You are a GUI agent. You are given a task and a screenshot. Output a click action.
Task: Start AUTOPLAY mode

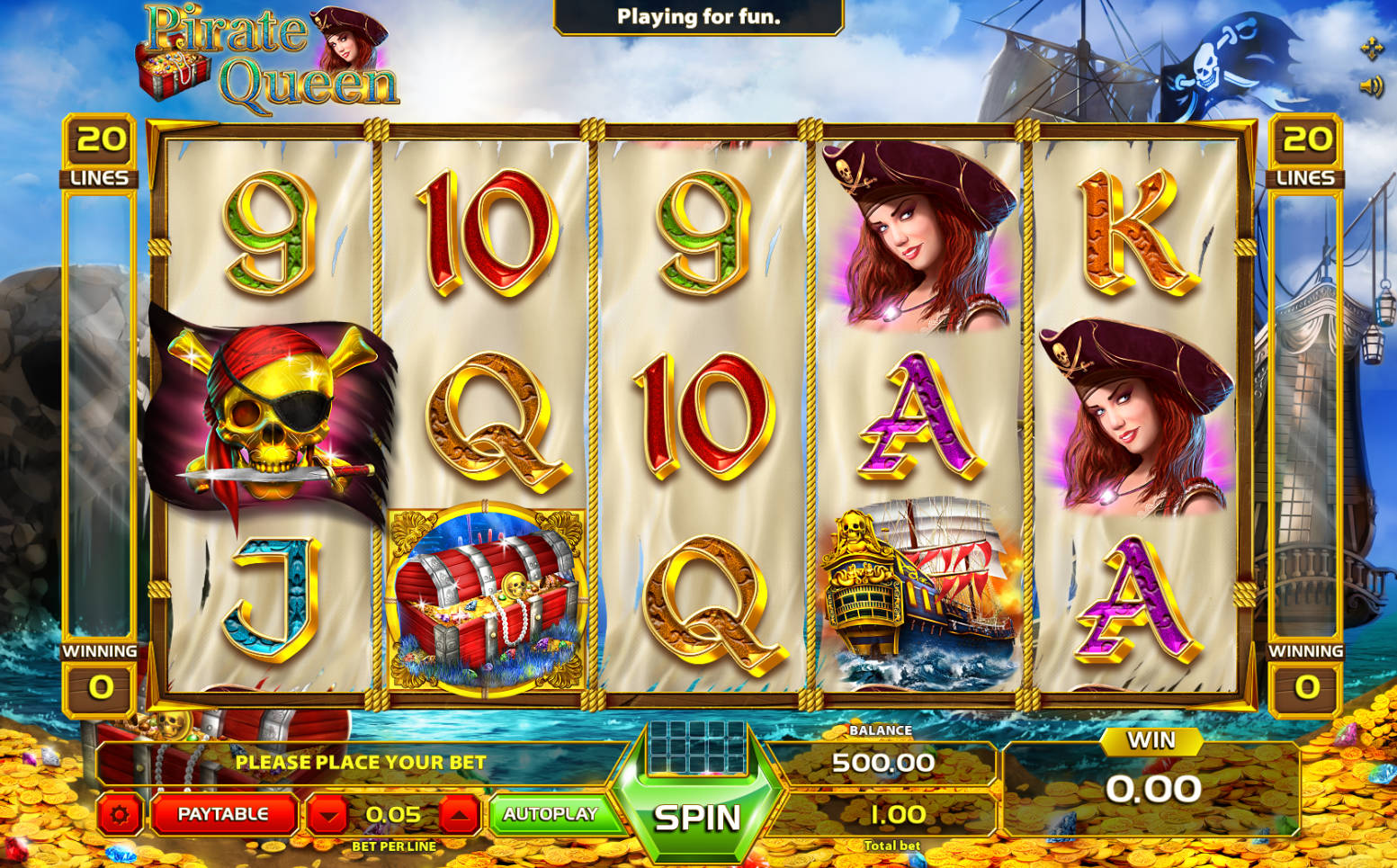(552, 812)
